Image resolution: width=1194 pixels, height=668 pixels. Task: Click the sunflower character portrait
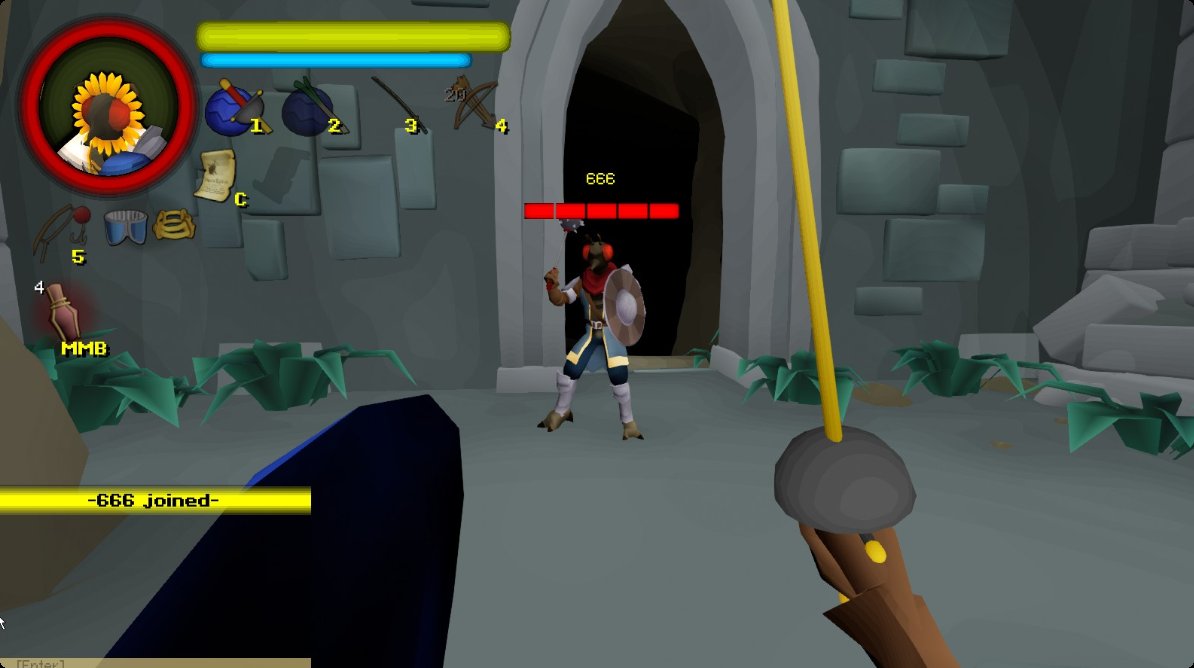(x=108, y=106)
